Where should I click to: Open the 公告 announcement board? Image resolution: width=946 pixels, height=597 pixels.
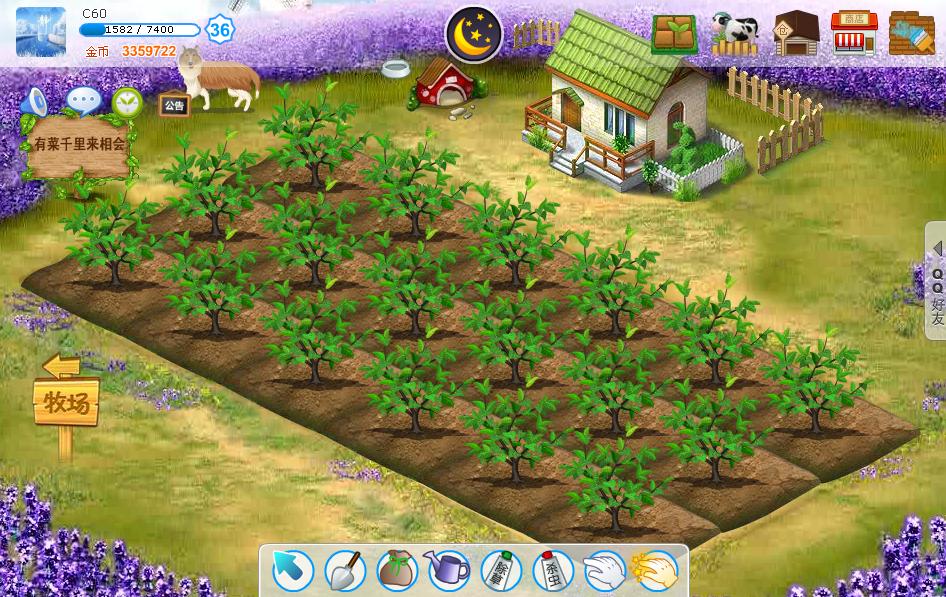(x=174, y=105)
